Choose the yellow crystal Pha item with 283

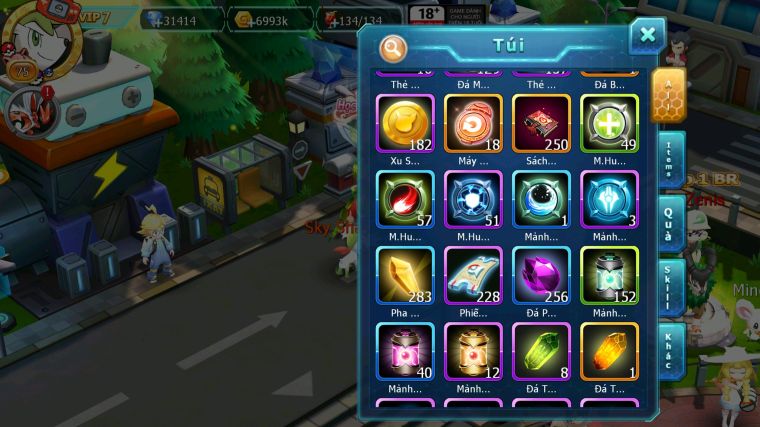(405, 275)
